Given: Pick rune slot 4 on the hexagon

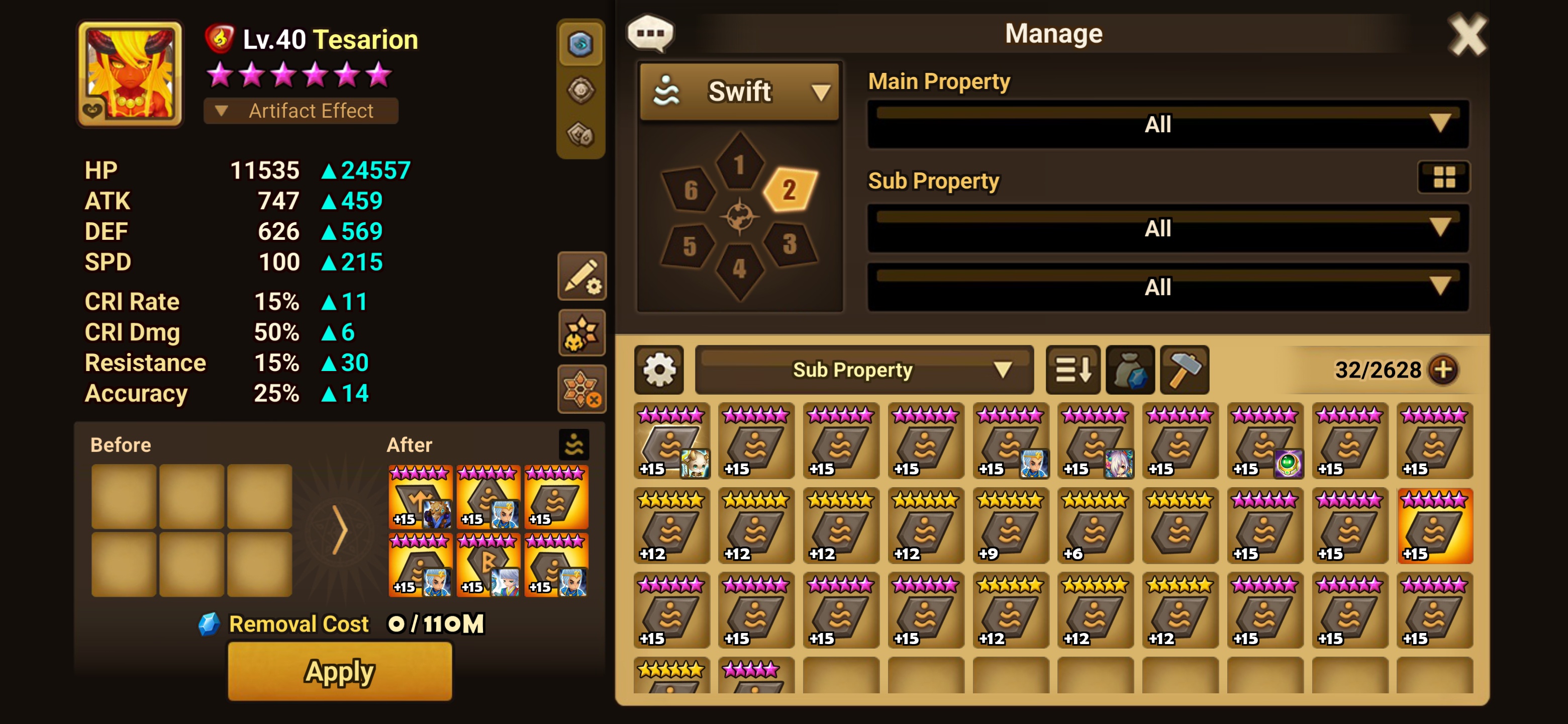Looking at the screenshot, I should (739, 268).
